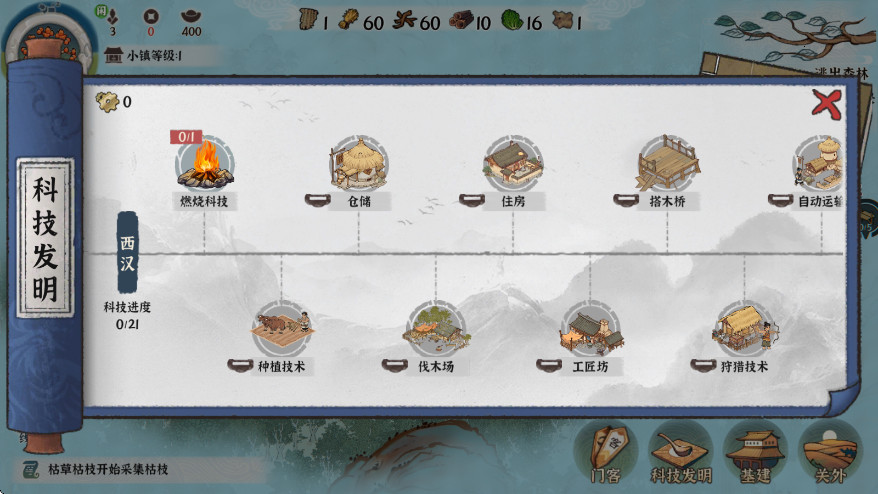The image size is (878, 494).
Task: Click the silver ingot currency icon
Action: tap(190, 17)
